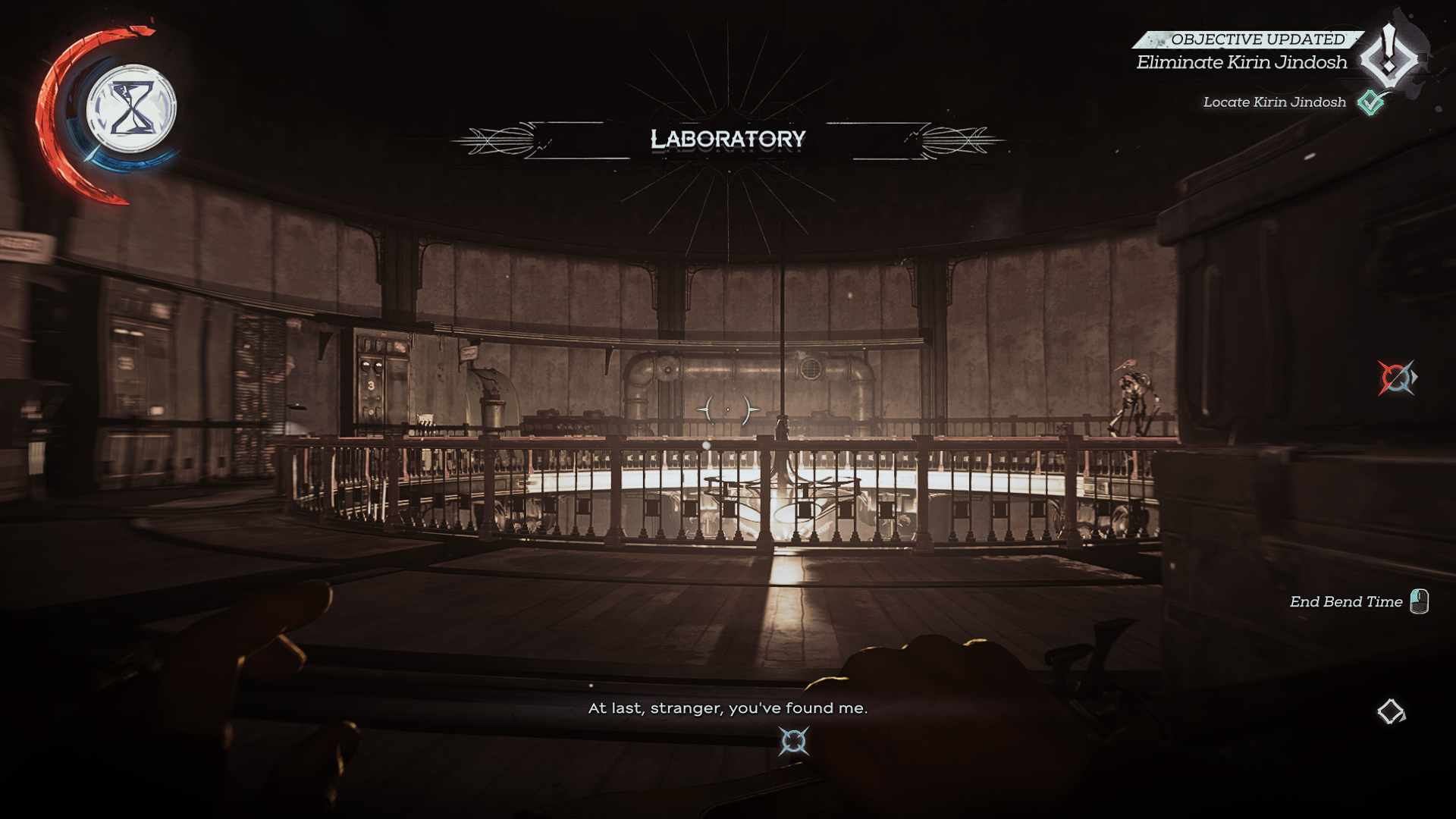
Task: Click the red and blue target marker
Action: pos(1395,378)
